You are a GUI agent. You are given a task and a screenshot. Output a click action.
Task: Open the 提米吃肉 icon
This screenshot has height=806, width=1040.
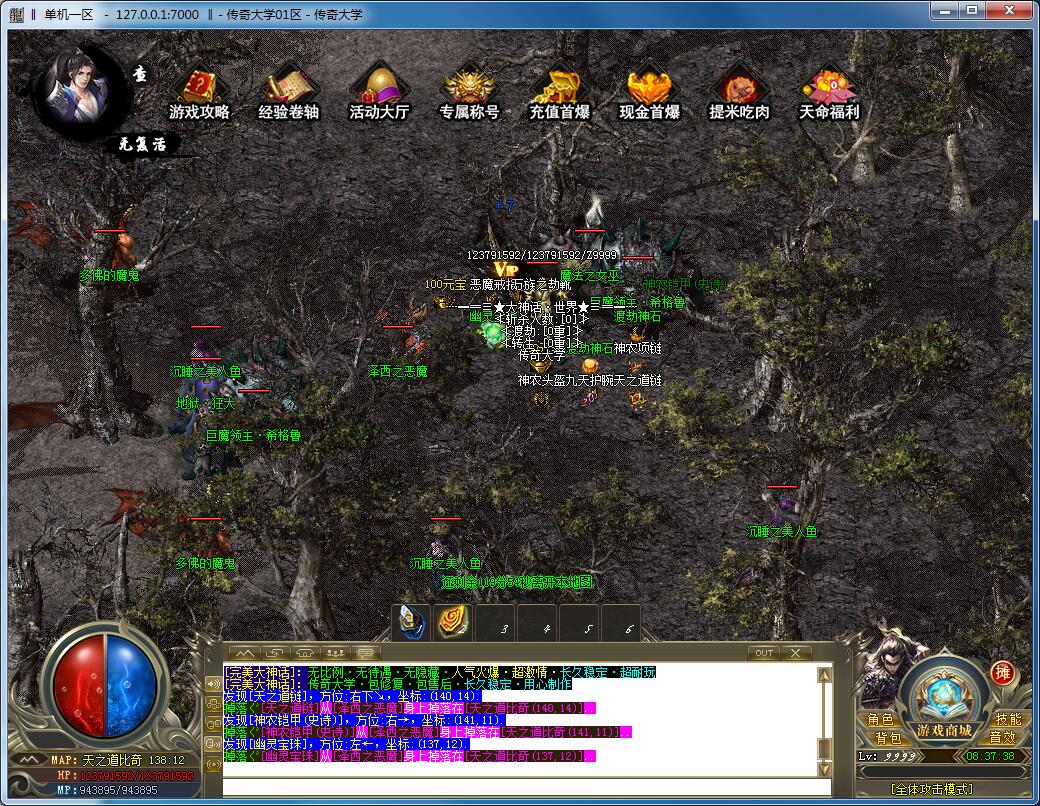point(739,92)
